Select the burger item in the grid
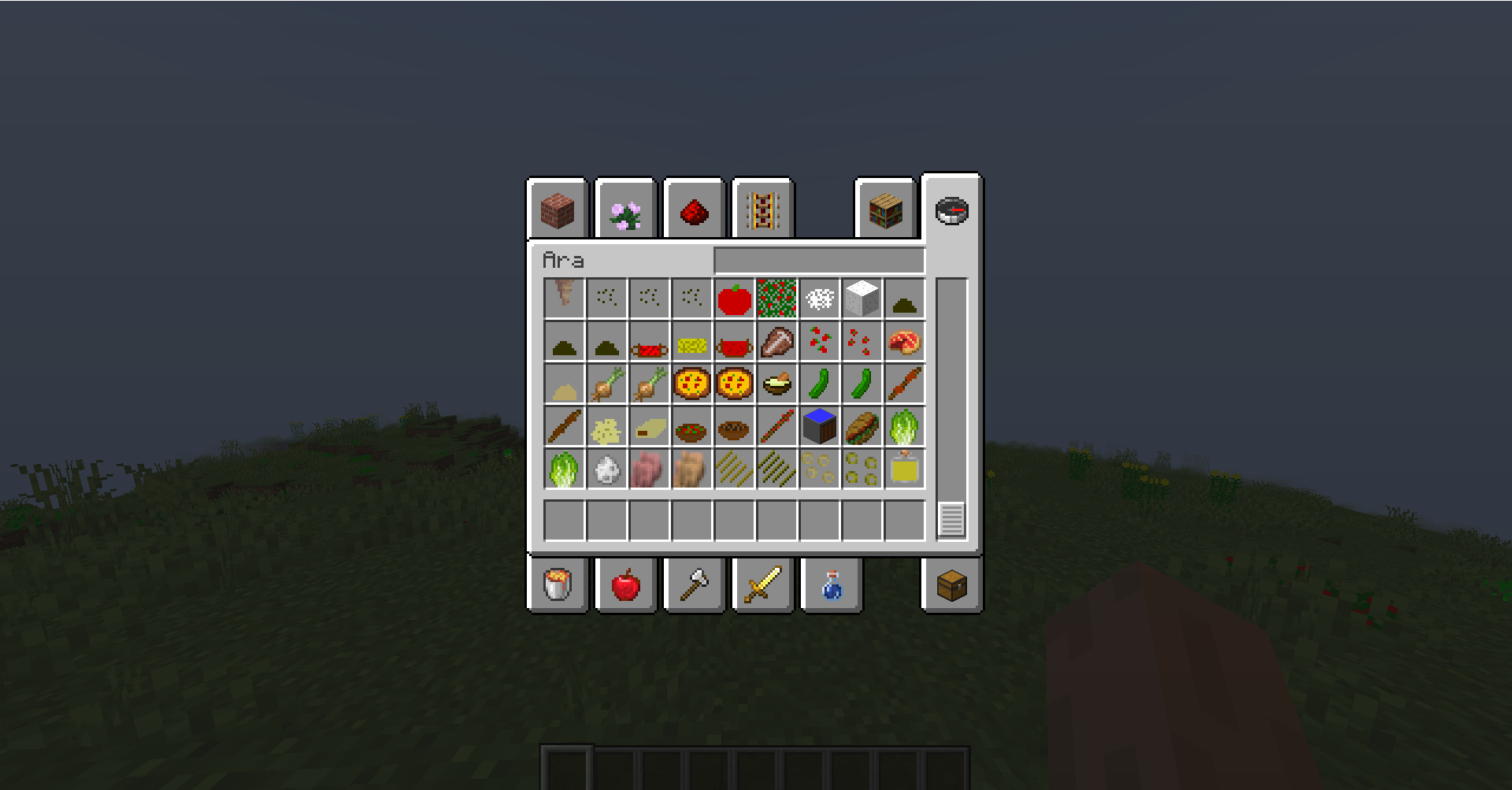1512x790 pixels. 862,428
